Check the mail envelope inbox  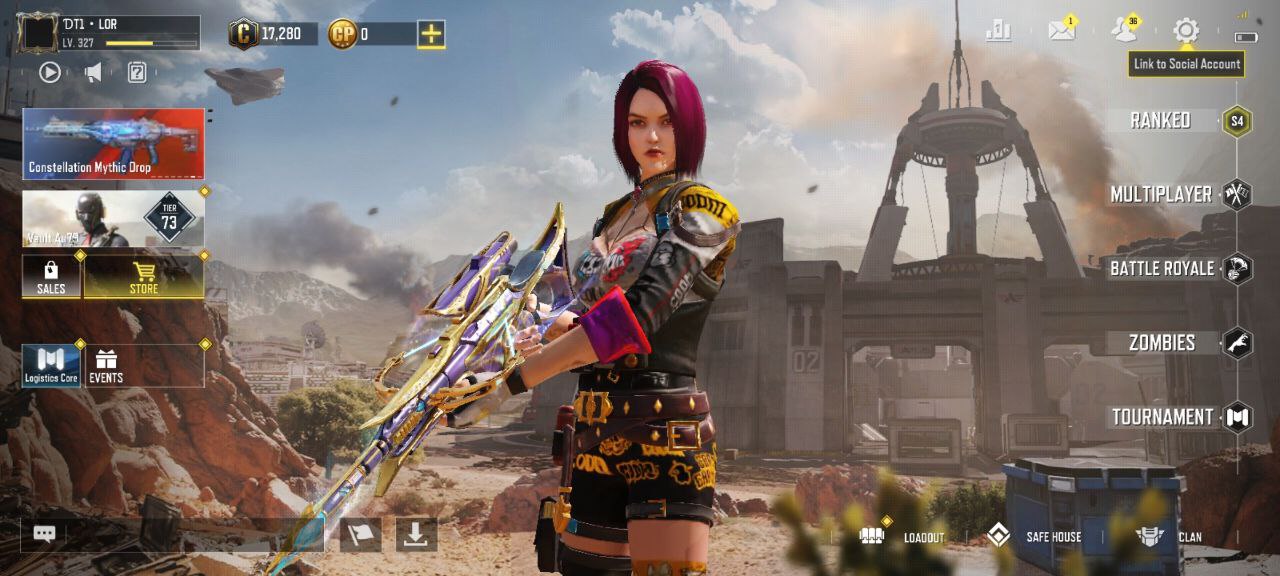[x=1061, y=31]
